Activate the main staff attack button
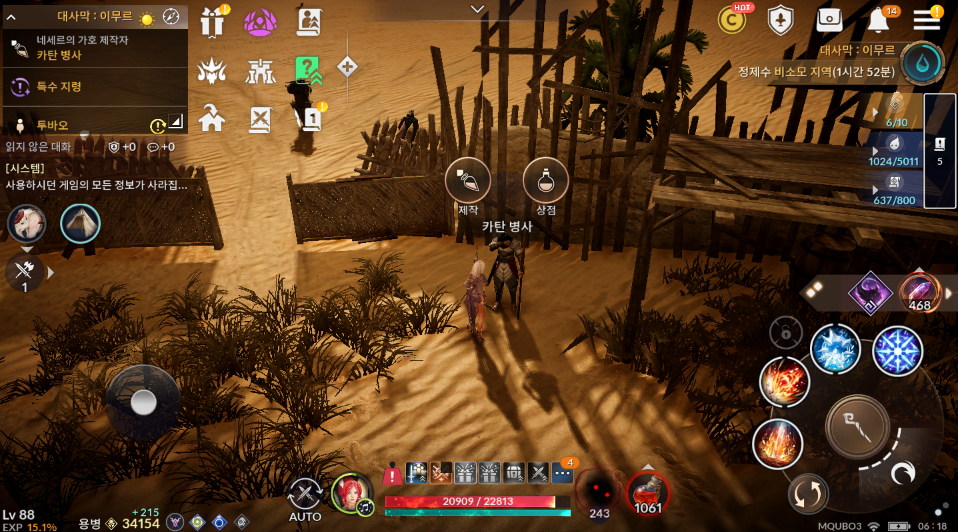 point(857,425)
